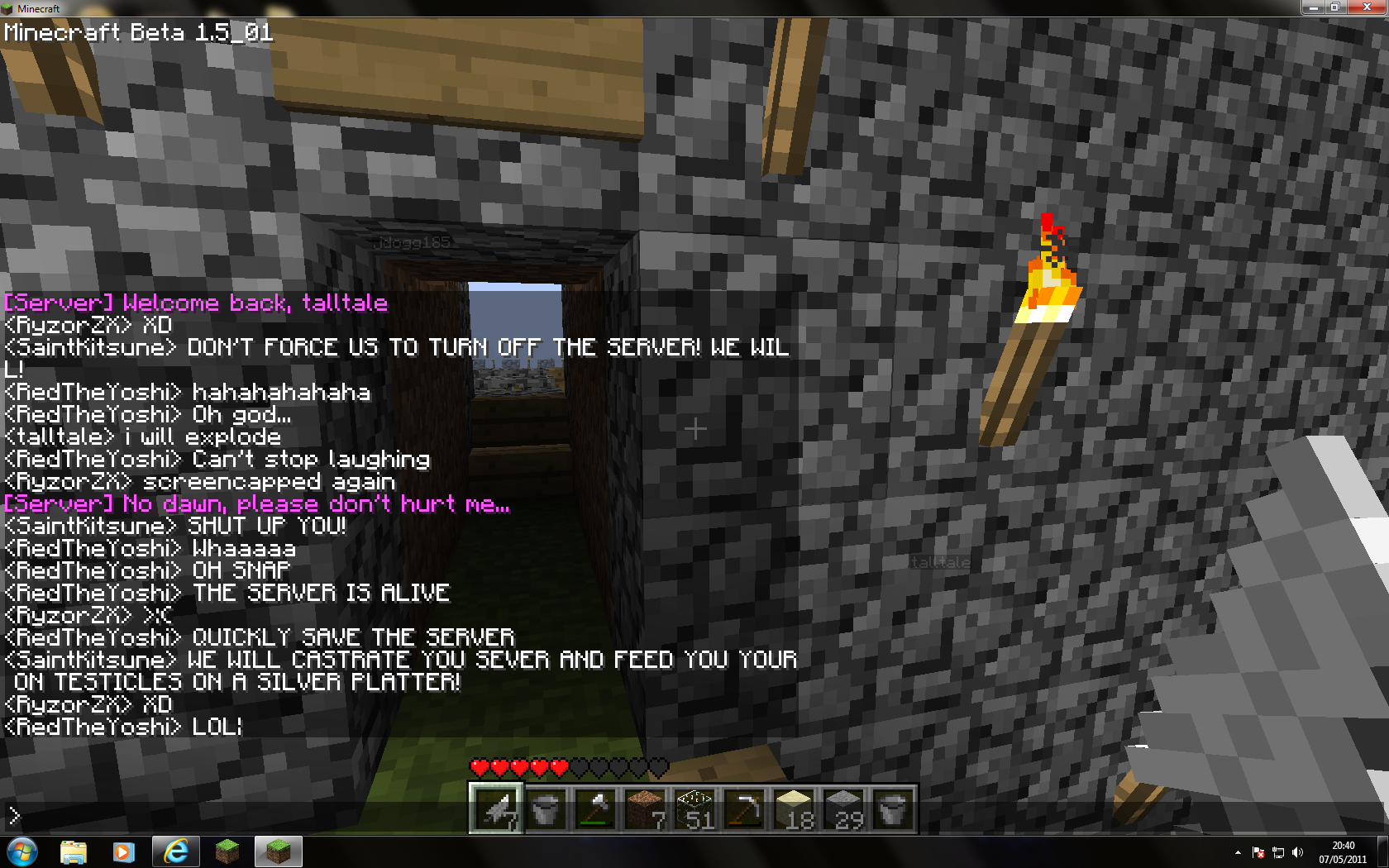This screenshot has height=868, width=1389.
Task: Select the glass block stack of 51
Action: tap(694, 808)
